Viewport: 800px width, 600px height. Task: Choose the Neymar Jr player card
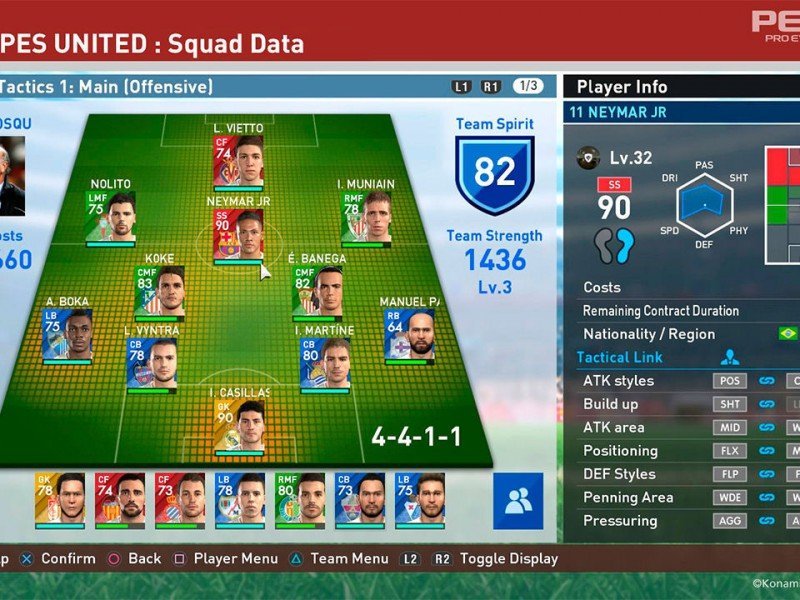point(237,233)
